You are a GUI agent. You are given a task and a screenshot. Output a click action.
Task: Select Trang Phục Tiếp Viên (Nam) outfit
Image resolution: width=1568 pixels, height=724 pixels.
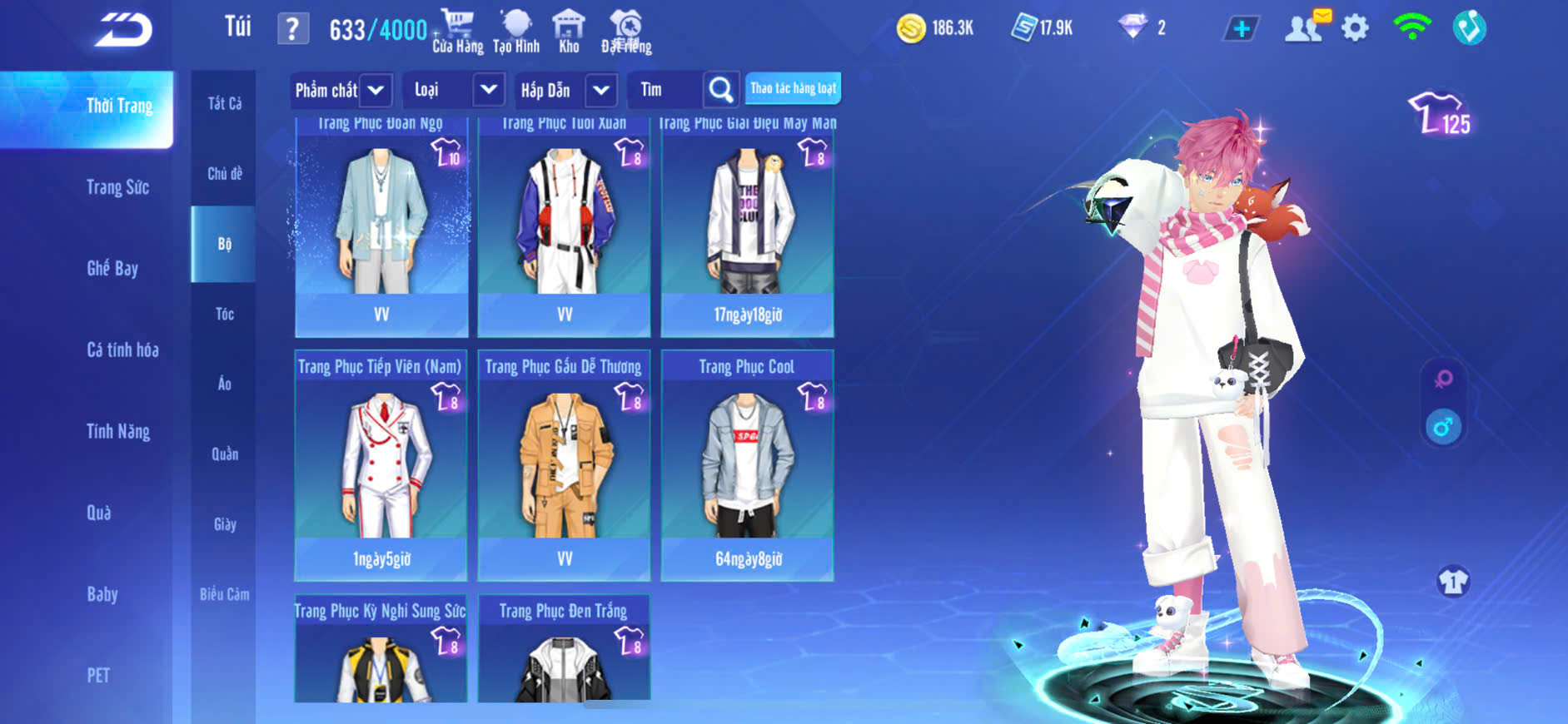[x=381, y=464]
